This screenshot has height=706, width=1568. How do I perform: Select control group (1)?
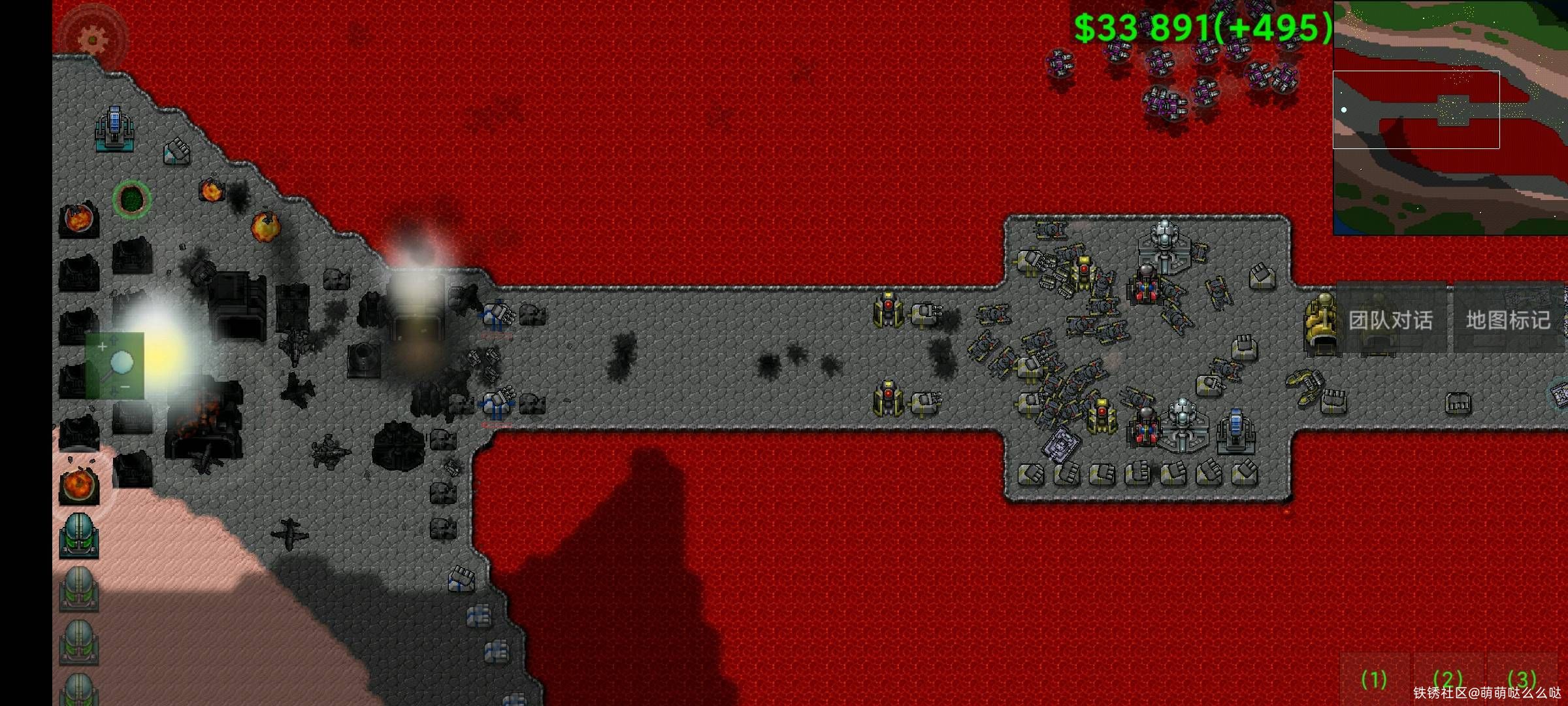coord(1373,679)
